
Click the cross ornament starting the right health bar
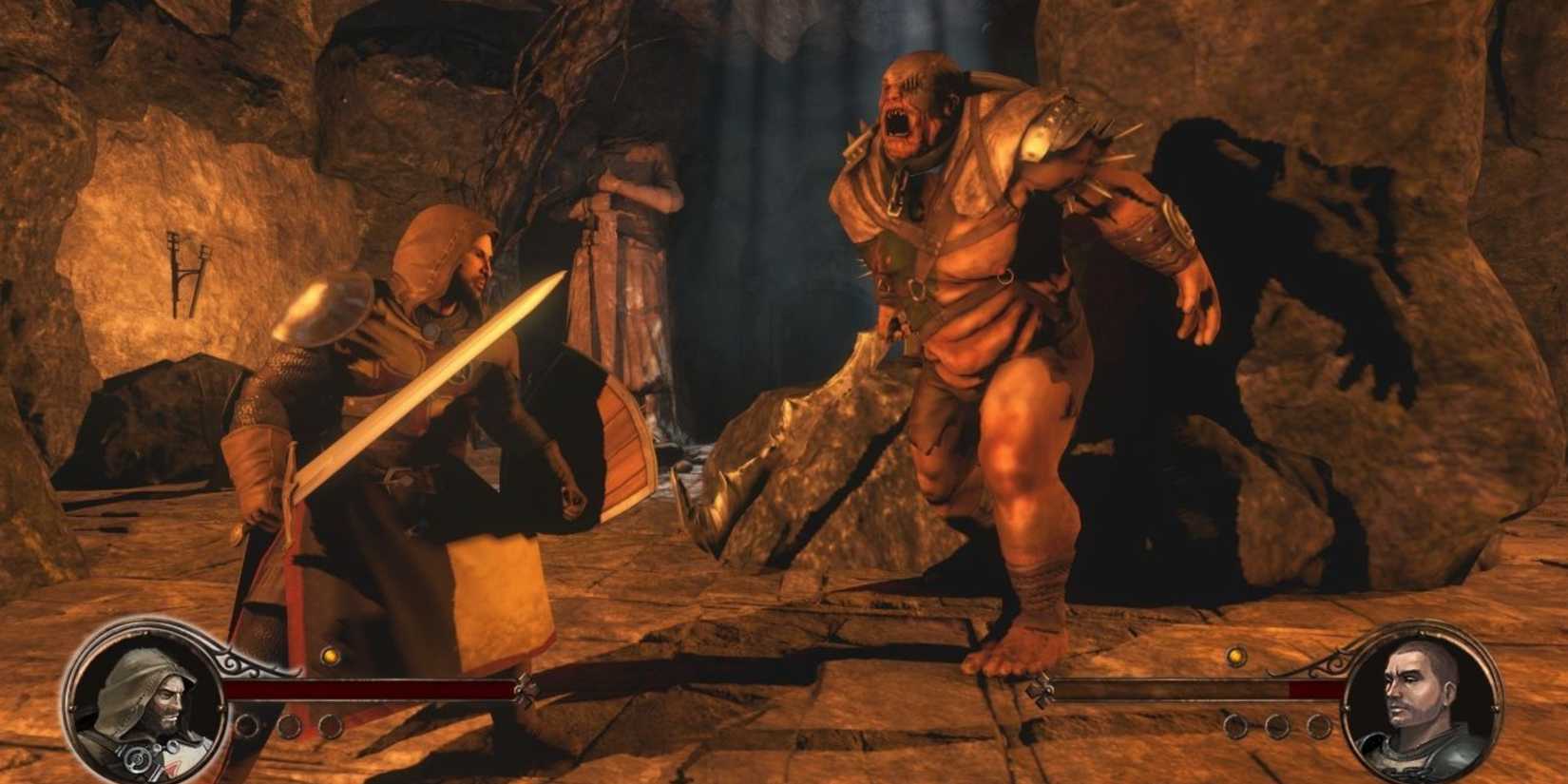pos(1042,691)
